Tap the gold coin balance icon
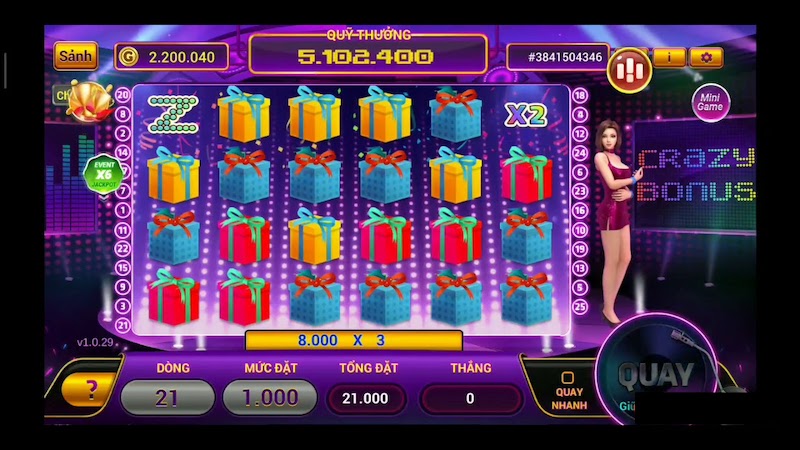Viewport: 800px width, 450px height. click(x=129, y=56)
